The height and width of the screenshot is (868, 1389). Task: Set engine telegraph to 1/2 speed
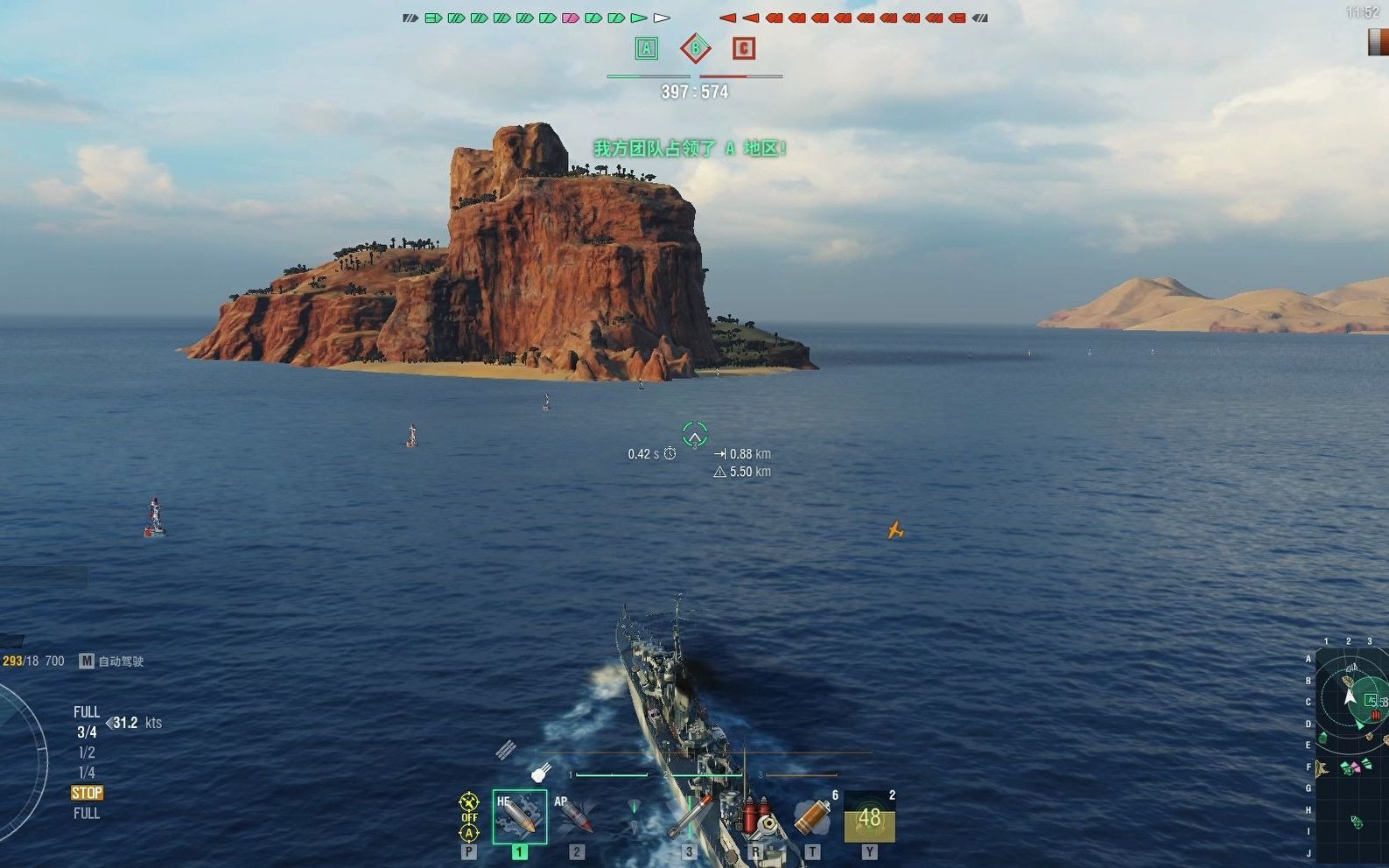tap(87, 752)
